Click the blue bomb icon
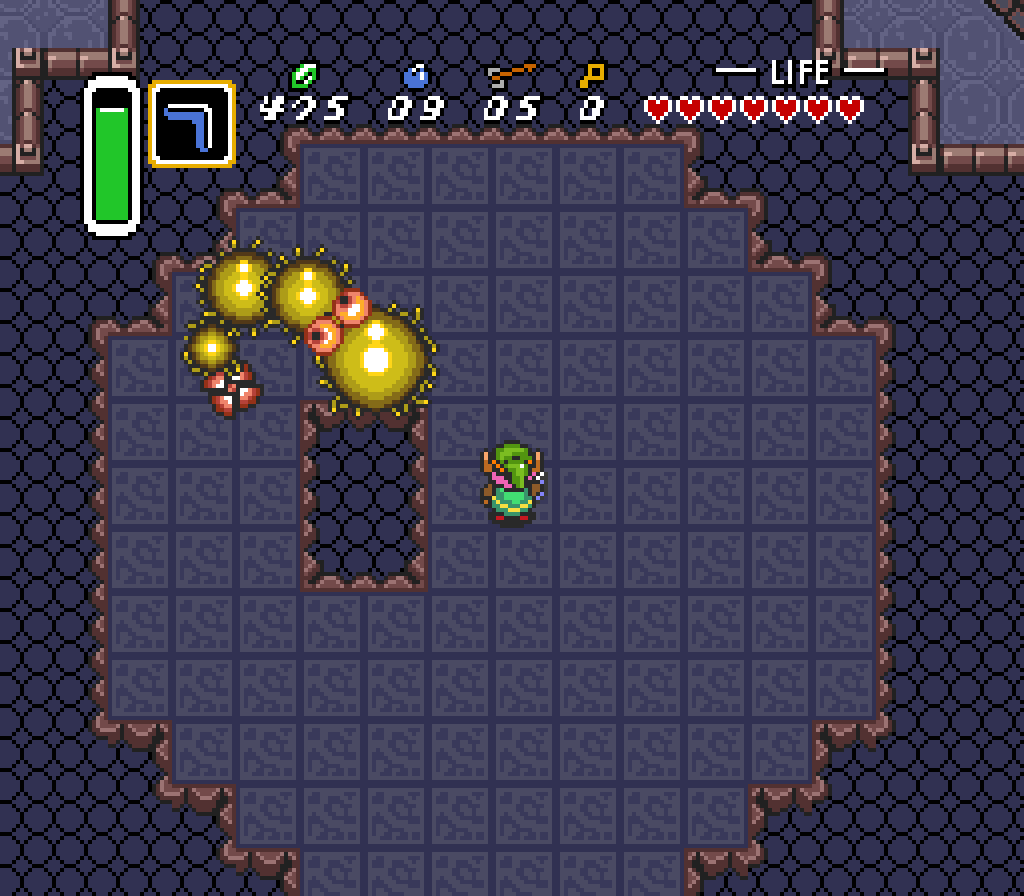 pos(415,75)
